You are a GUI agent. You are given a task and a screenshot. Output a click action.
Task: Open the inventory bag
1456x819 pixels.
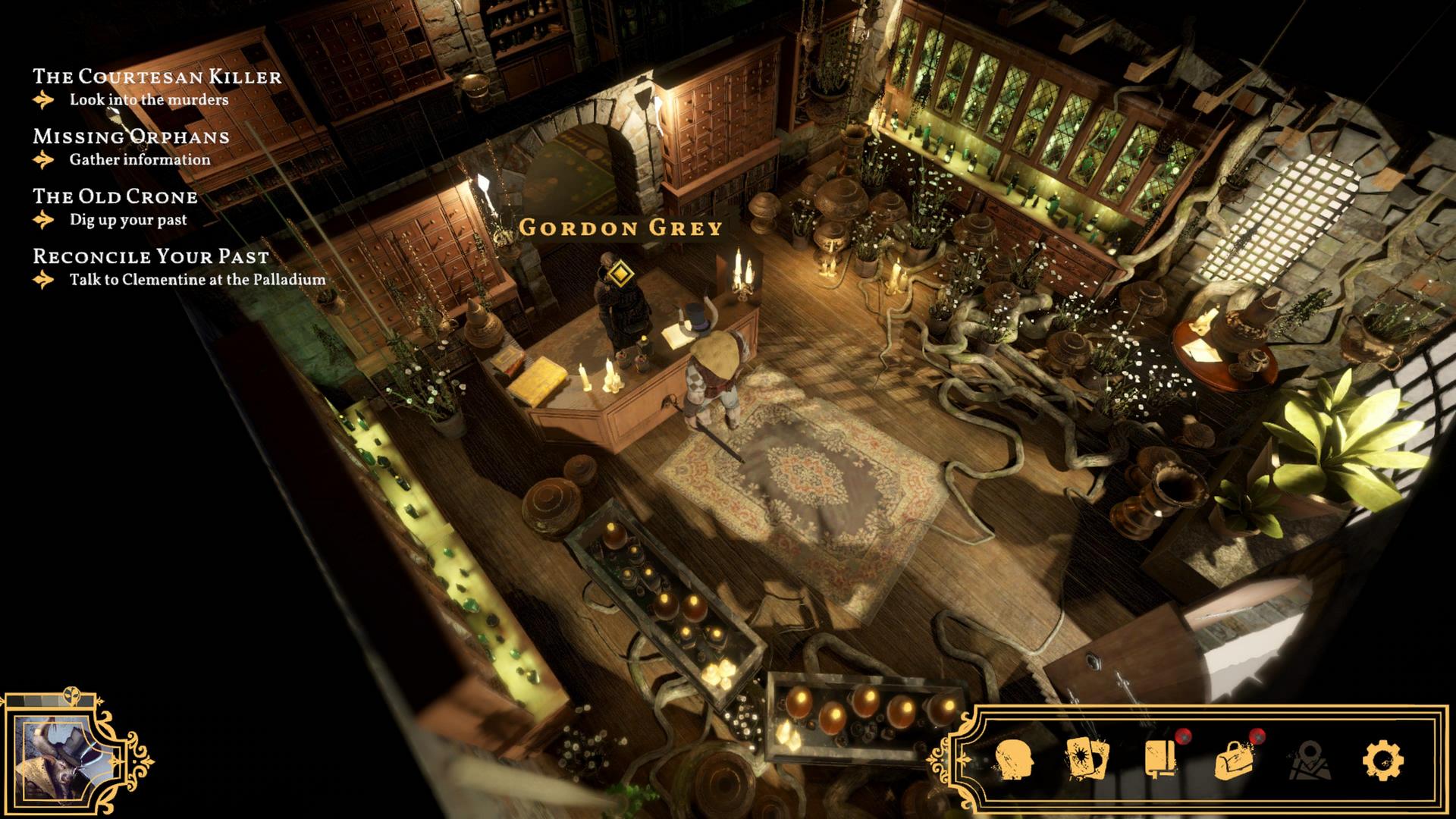point(1234,759)
